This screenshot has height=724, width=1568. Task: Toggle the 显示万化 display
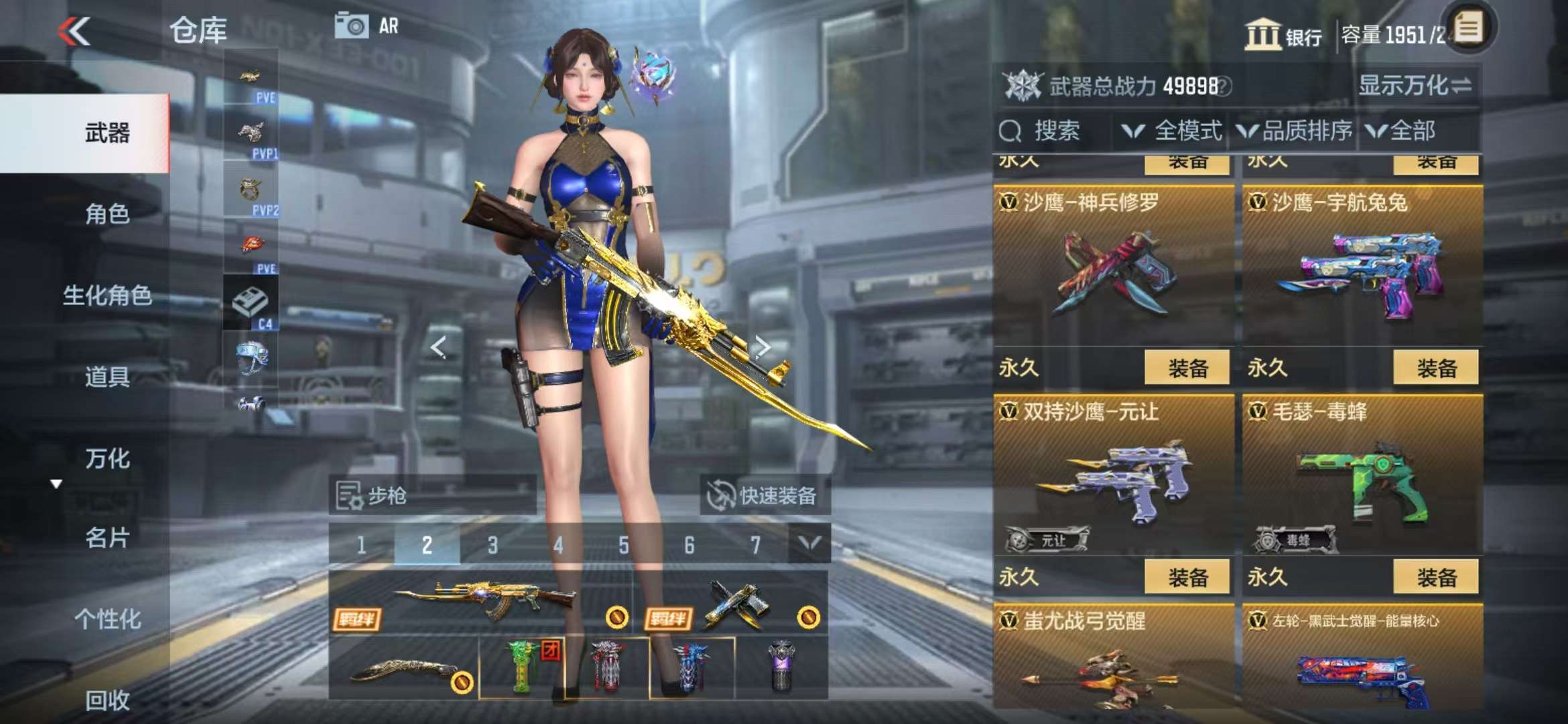click(1414, 86)
